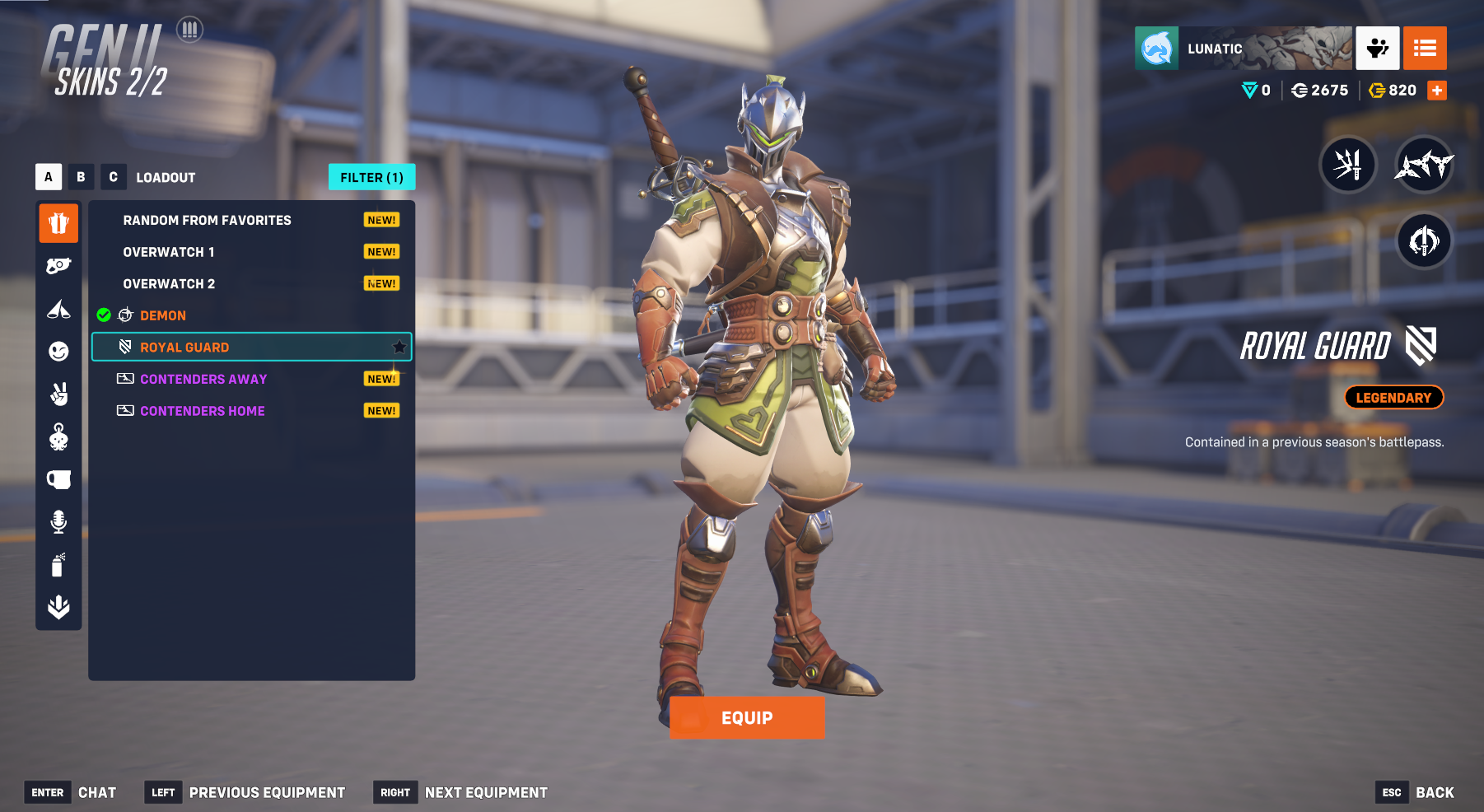
Task: Choose the Contenders Home skin
Action: coord(203,411)
